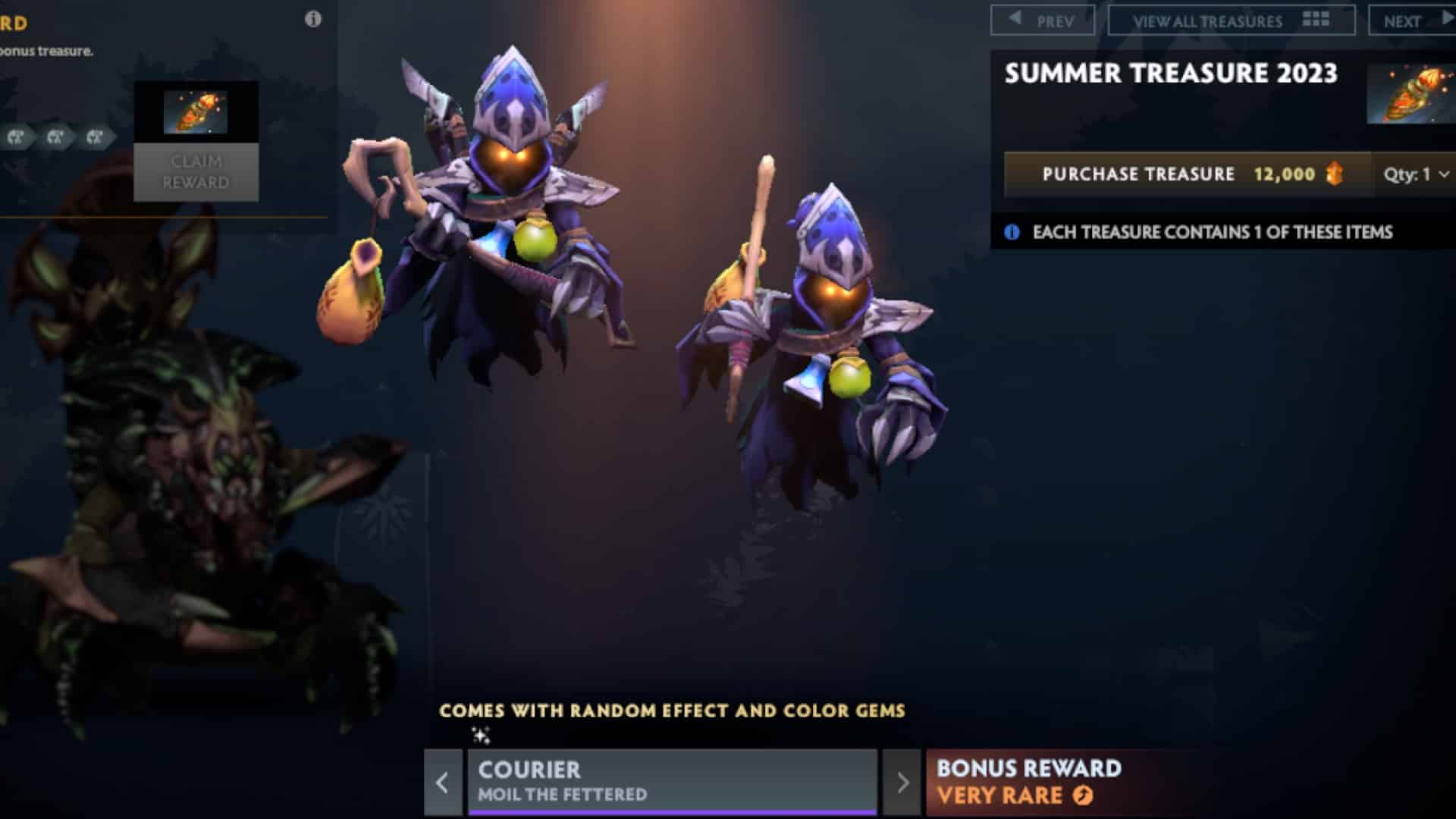The height and width of the screenshot is (819, 1456).
Task: Open the Qty quantity dropdown
Action: 1415,174
